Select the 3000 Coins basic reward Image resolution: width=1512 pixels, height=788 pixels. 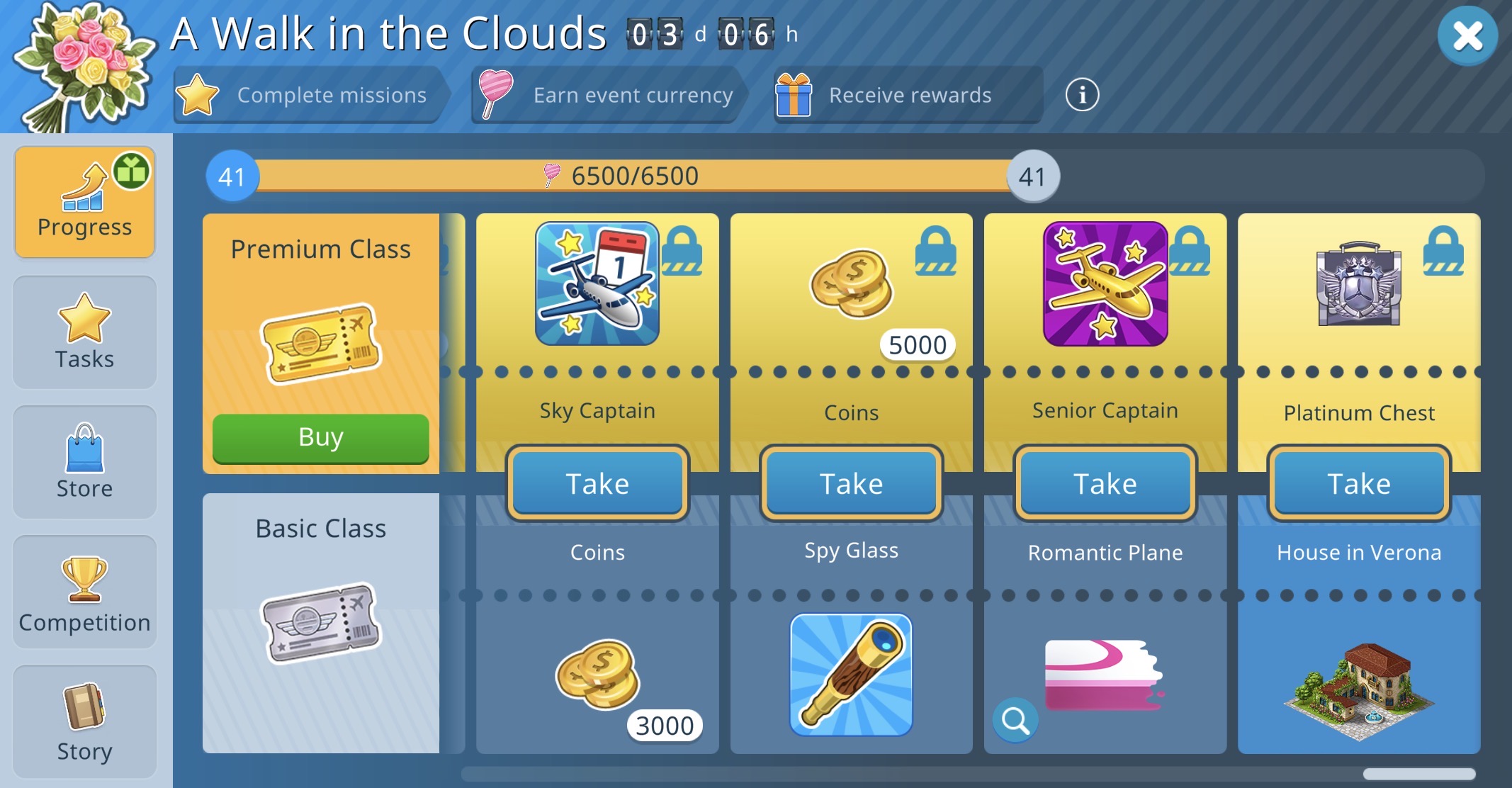(x=599, y=675)
